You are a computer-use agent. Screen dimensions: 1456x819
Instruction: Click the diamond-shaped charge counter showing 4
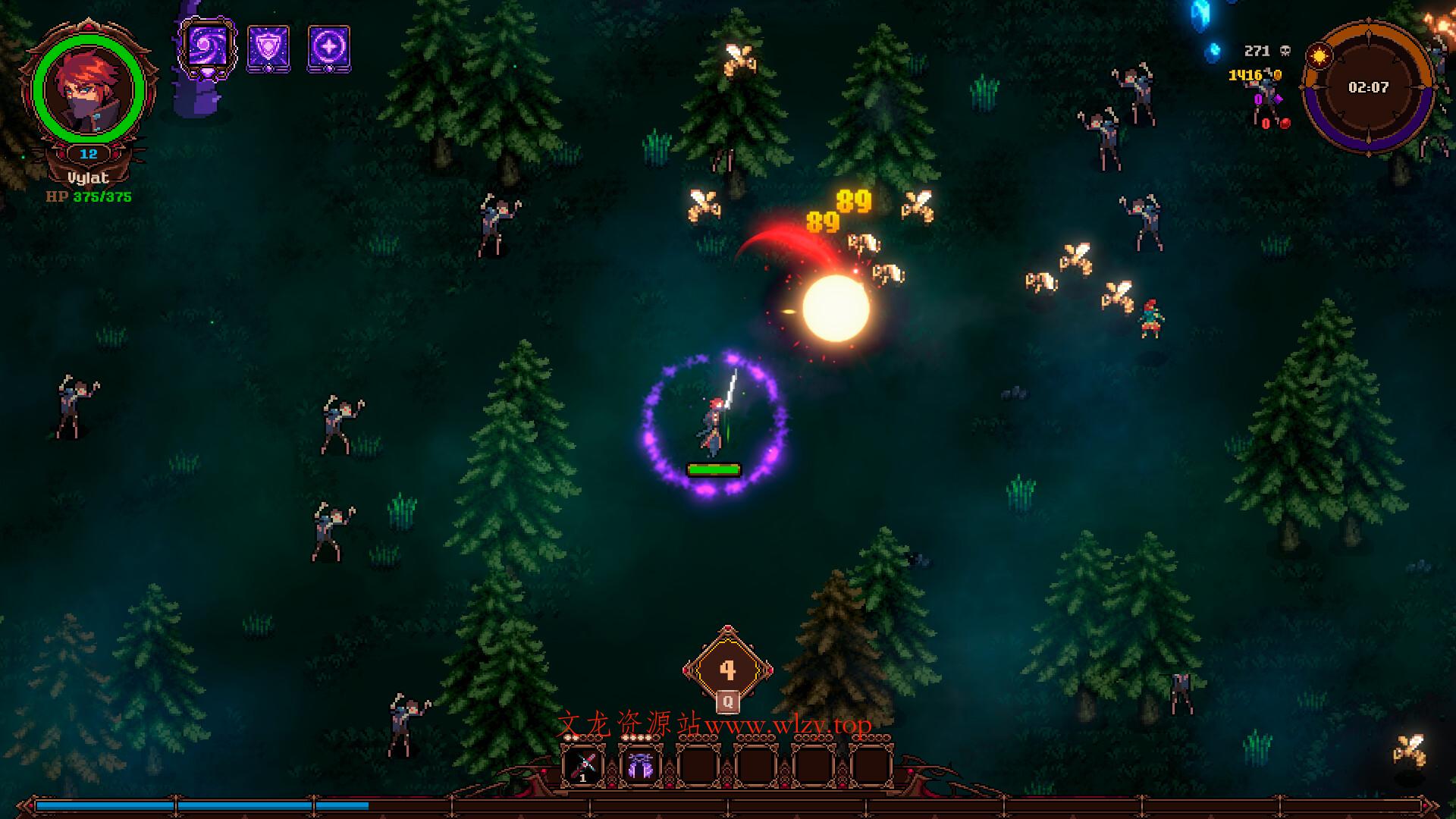pyautogui.click(x=728, y=670)
